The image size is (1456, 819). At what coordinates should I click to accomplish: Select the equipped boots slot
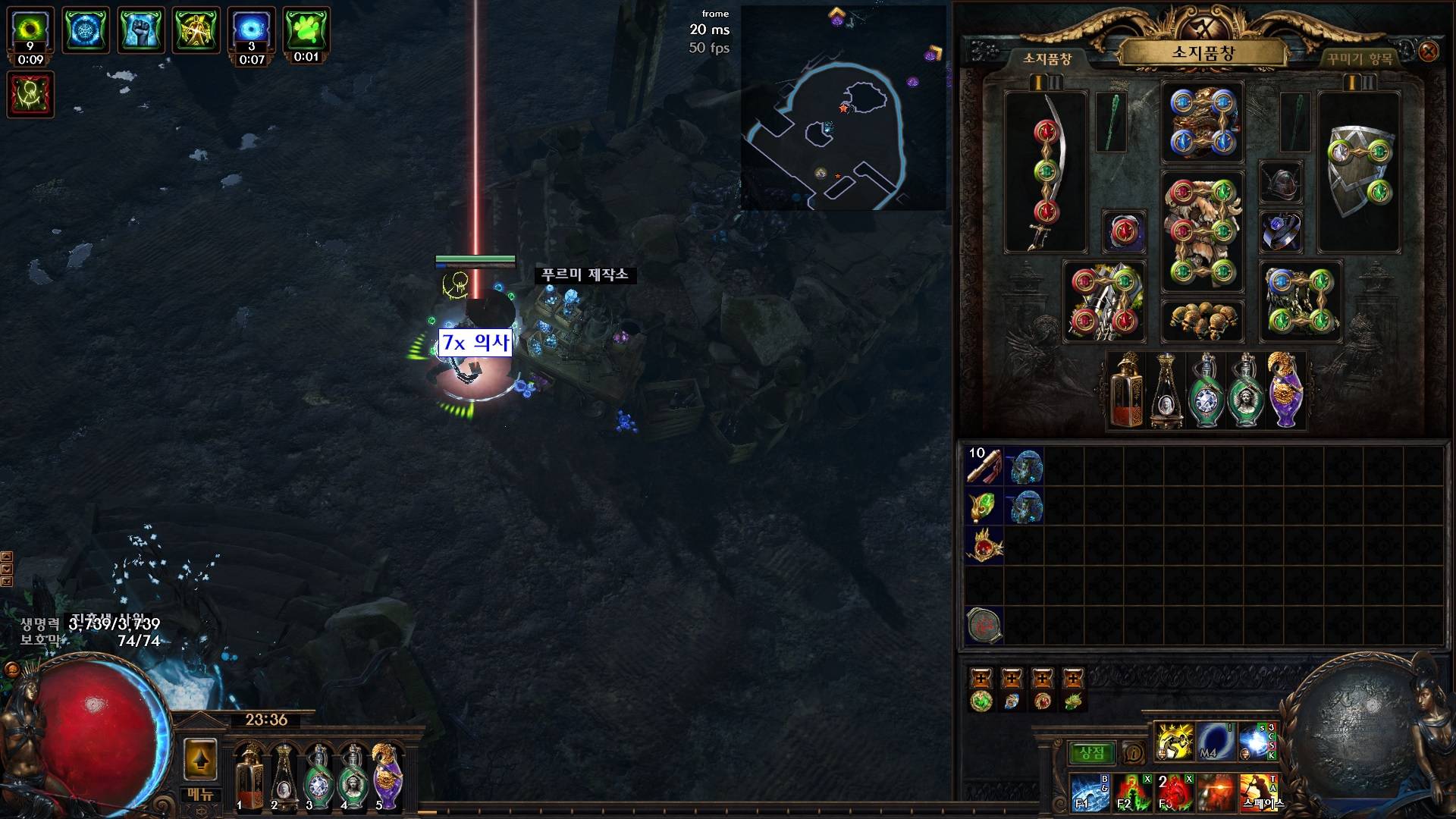click(1300, 301)
